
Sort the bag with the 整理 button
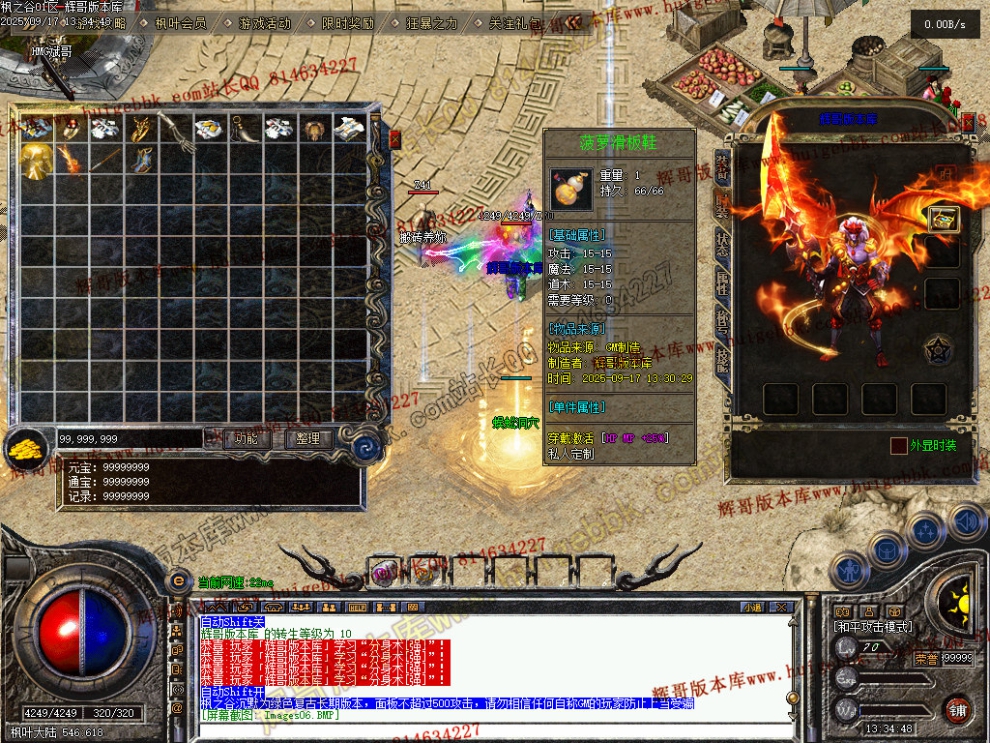click(308, 438)
